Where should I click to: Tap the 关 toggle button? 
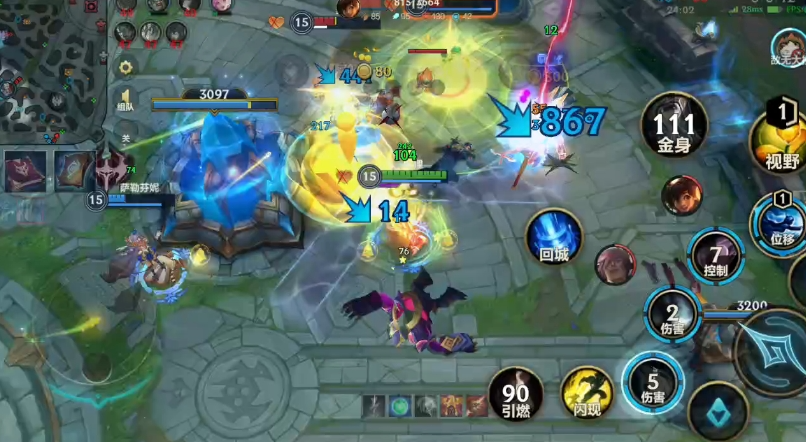[126, 138]
